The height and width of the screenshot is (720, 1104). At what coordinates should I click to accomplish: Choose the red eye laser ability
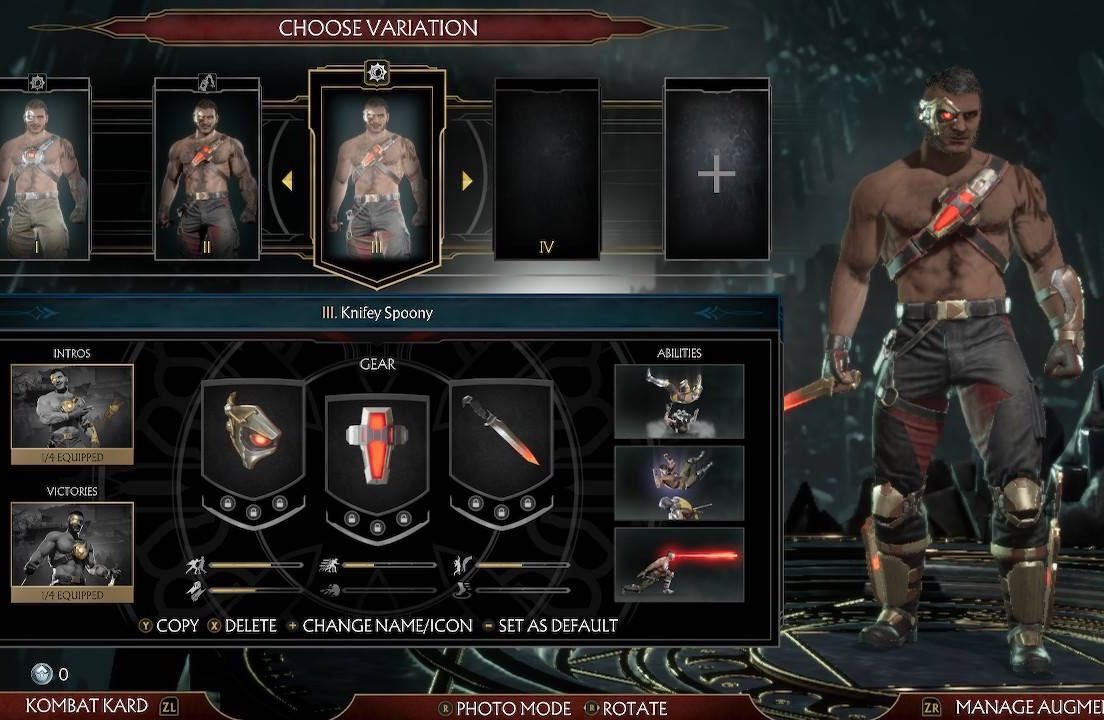679,564
